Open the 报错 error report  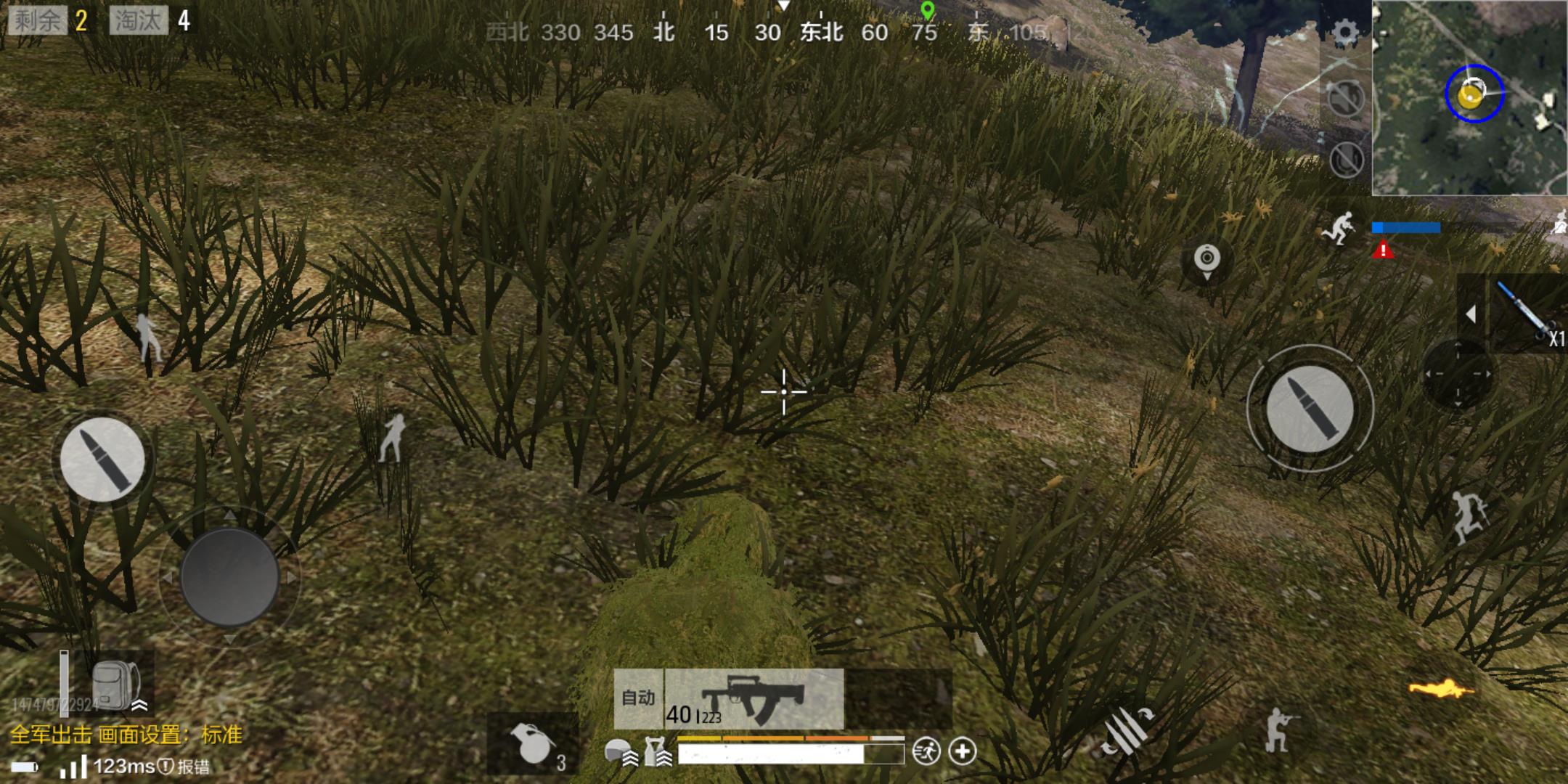(x=186, y=767)
